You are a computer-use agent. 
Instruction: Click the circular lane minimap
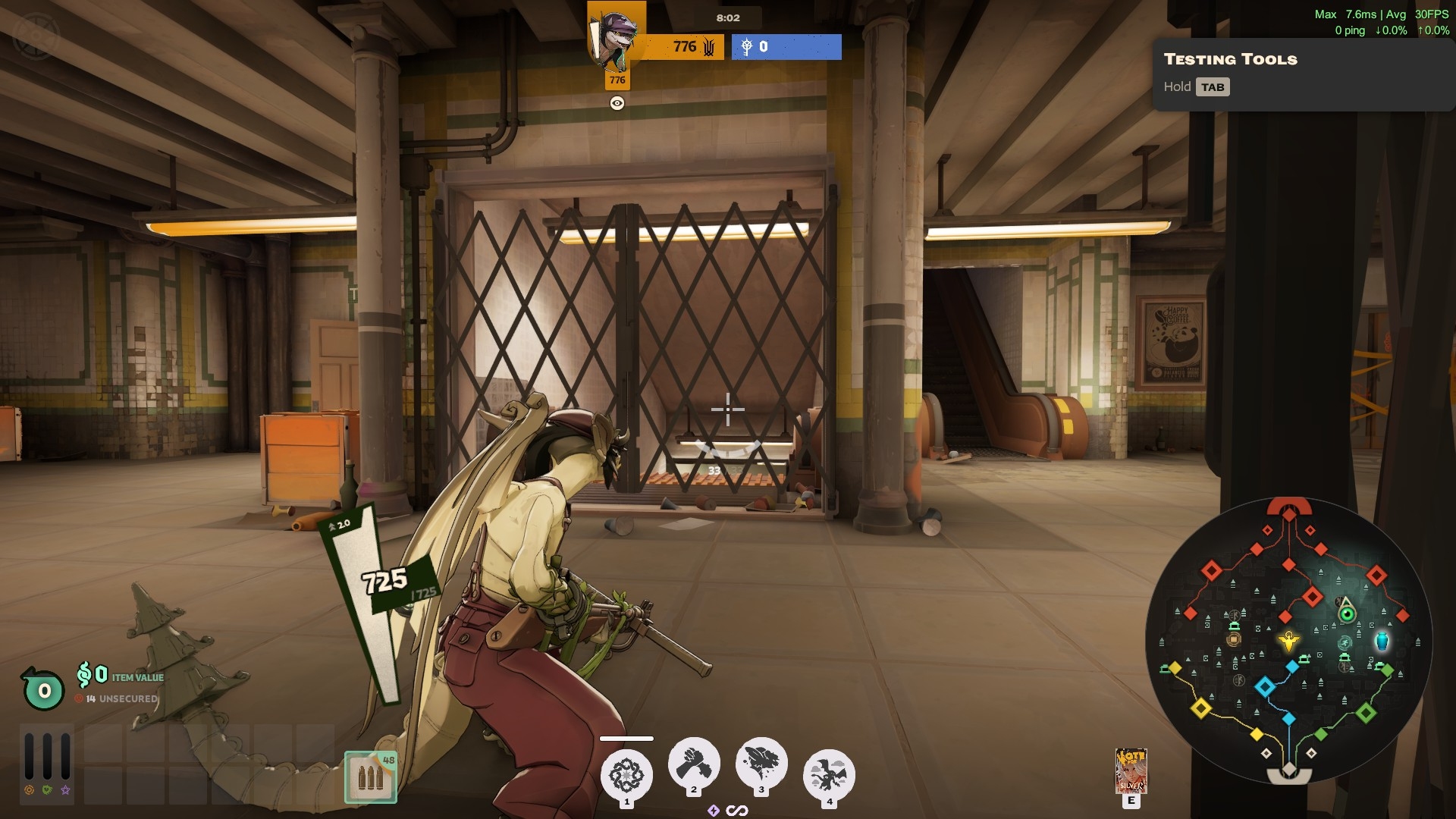pyautogui.click(x=1288, y=641)
